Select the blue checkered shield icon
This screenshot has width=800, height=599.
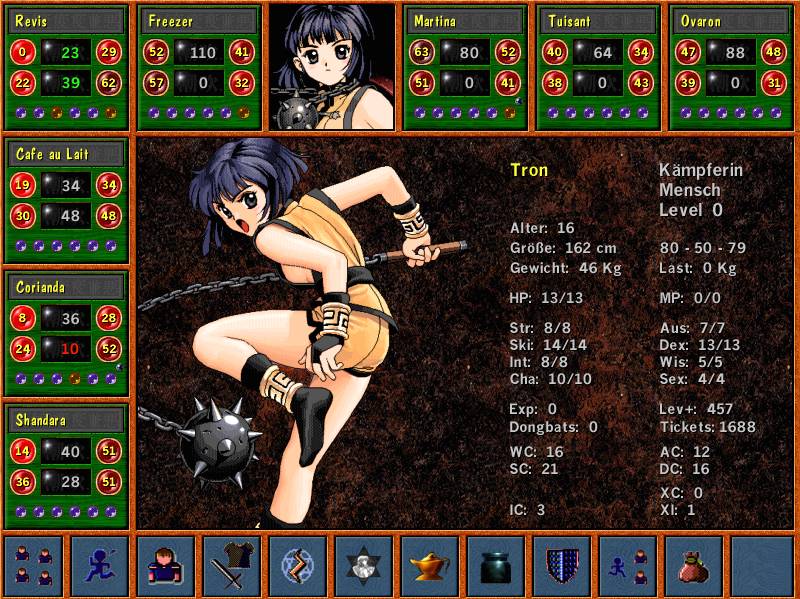coord(562,565)
